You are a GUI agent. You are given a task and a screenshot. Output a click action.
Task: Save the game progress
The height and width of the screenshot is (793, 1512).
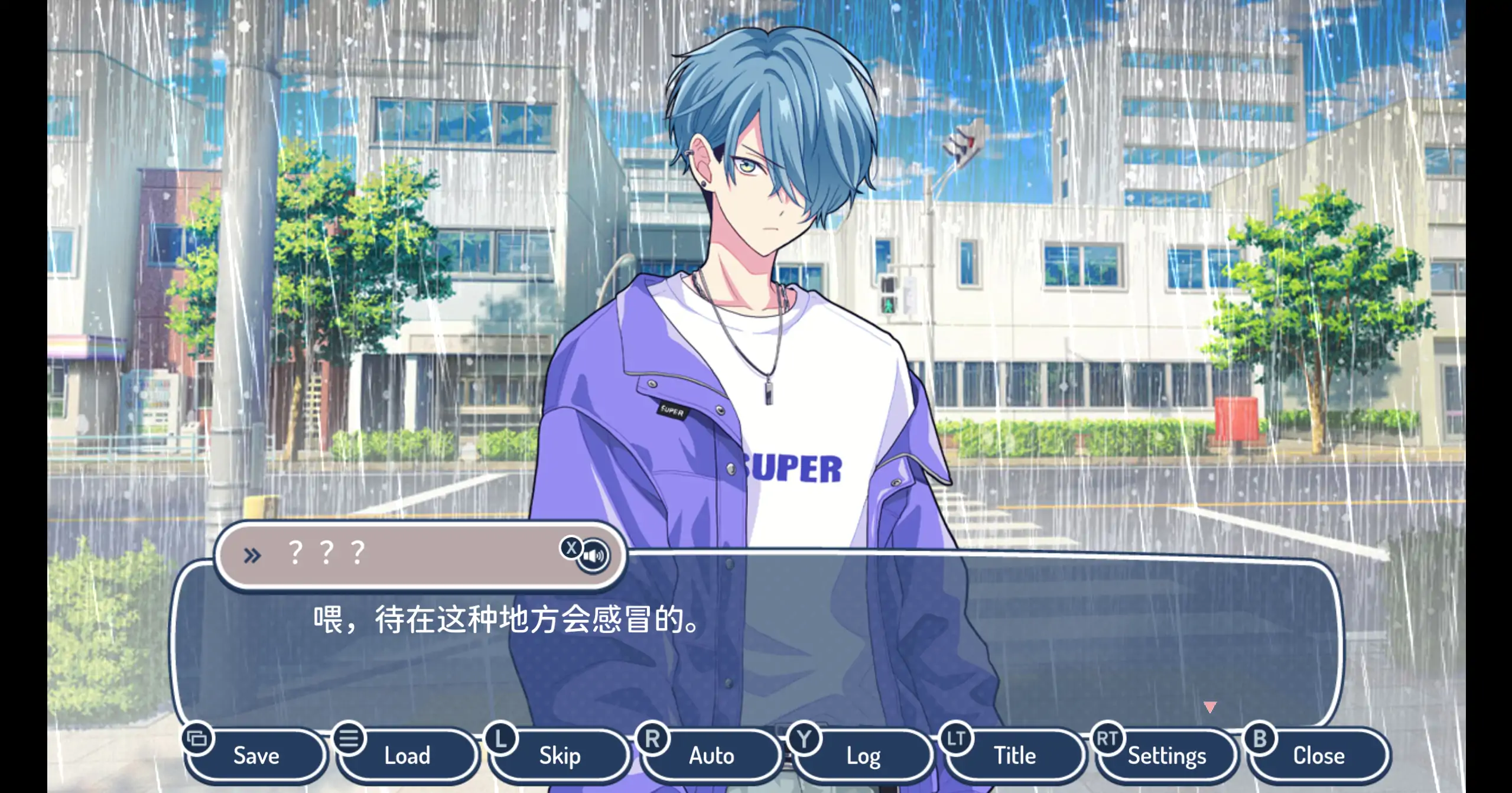pos(256,756)
